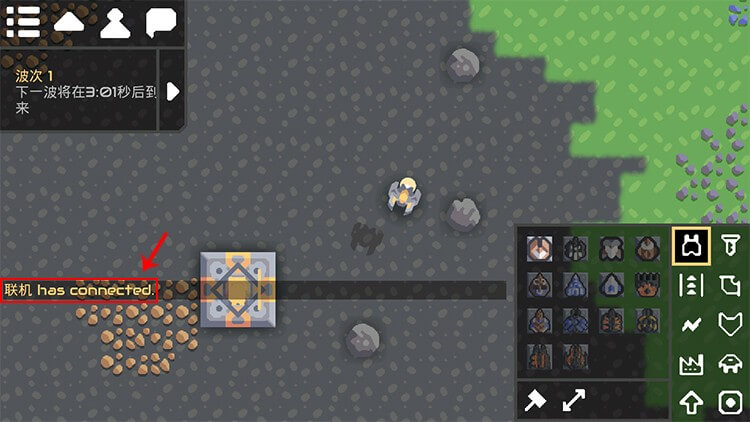Show the units category
750x422 pixels.
pyautogui.click(x=730, y=364)
